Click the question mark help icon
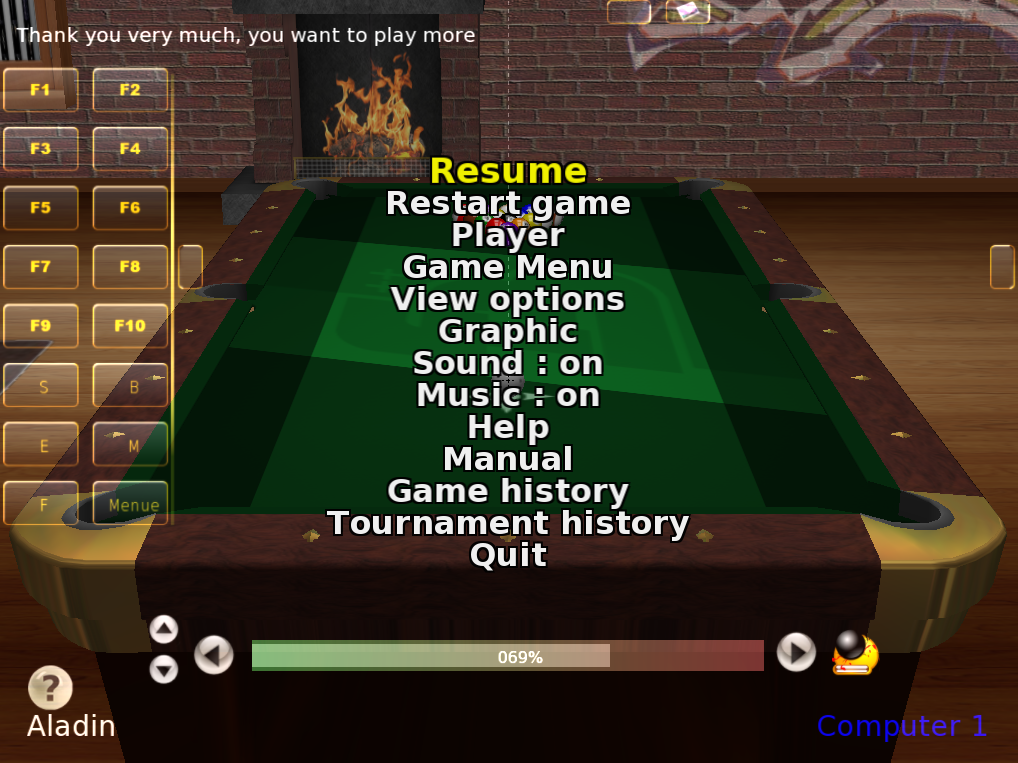Viewport: 1018px width, 763px height. tap(50, 688)
